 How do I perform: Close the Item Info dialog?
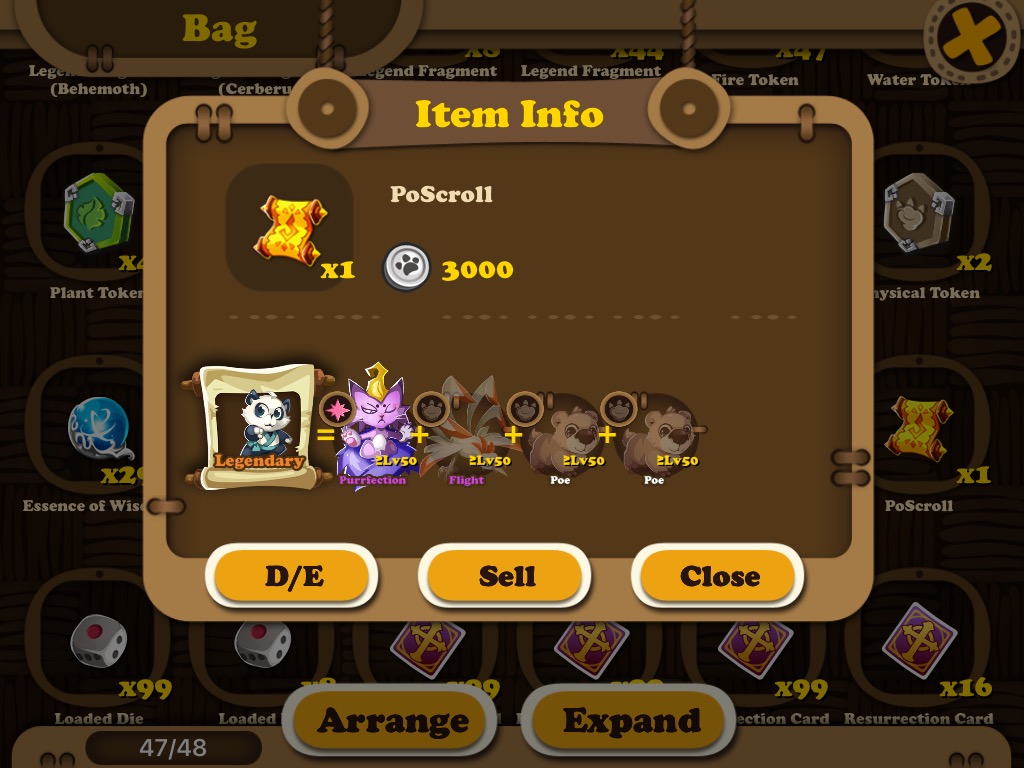click(x=719, y=577)
